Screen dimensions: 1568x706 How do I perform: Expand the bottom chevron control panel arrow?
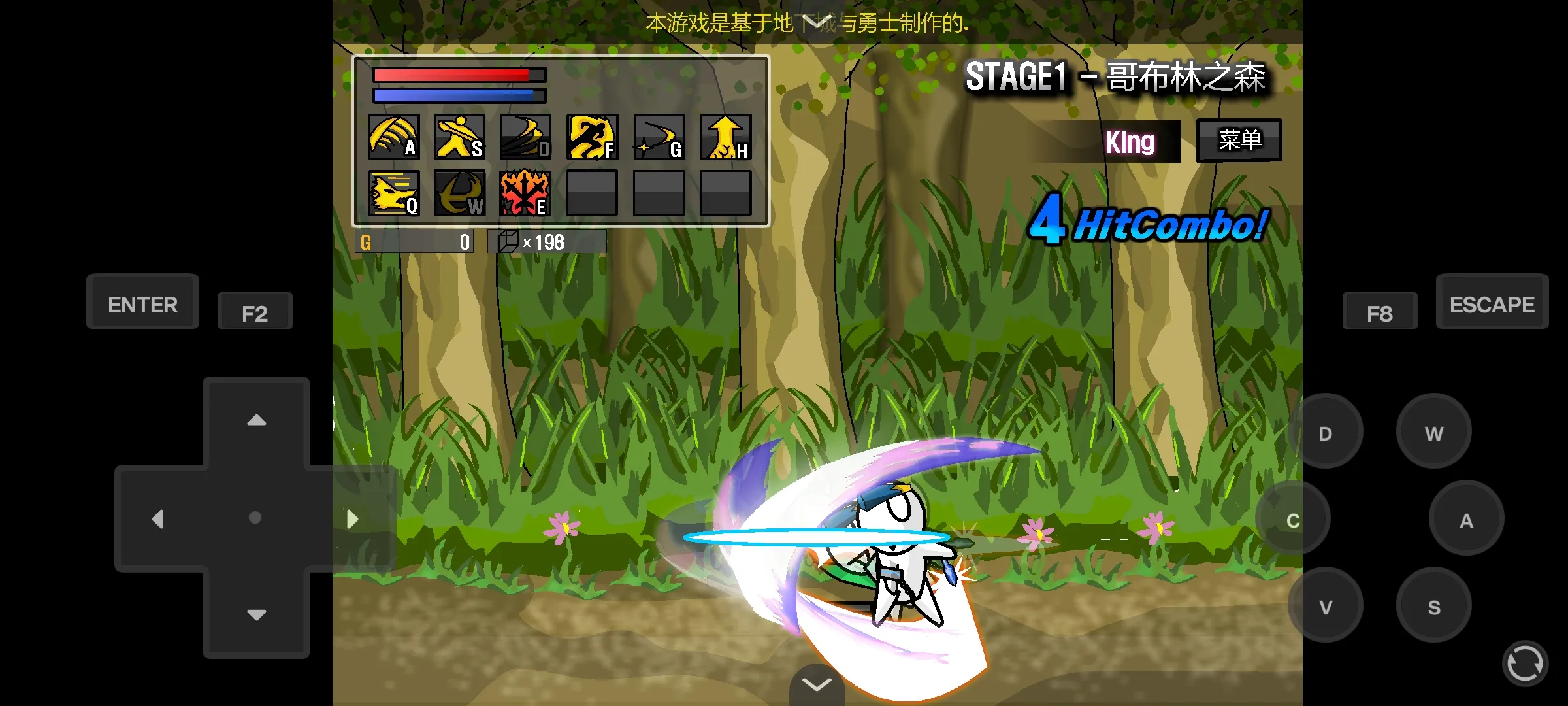[x=816, y=684]
